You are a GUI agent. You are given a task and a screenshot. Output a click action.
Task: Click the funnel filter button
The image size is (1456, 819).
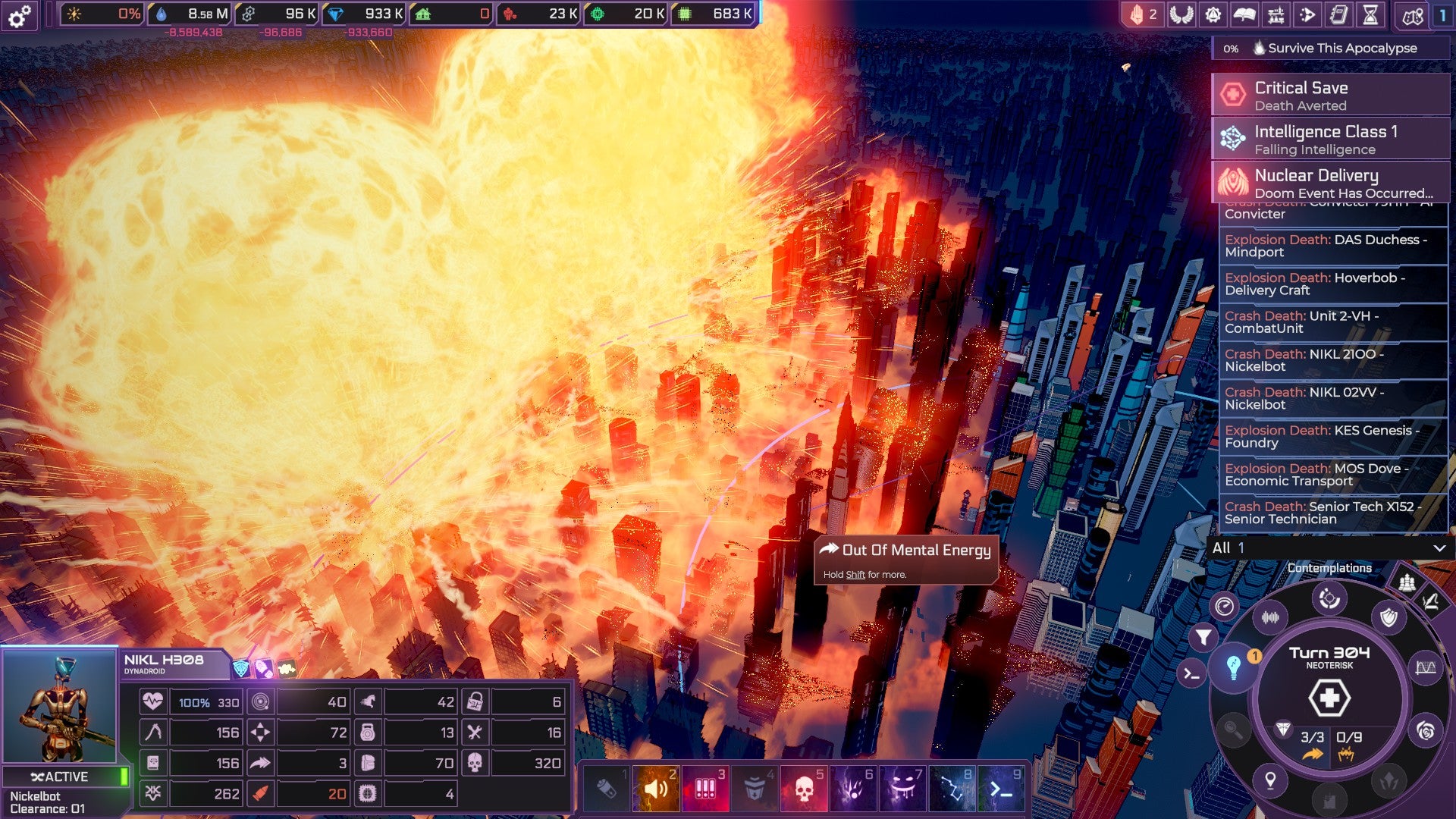click(1203, 637)
